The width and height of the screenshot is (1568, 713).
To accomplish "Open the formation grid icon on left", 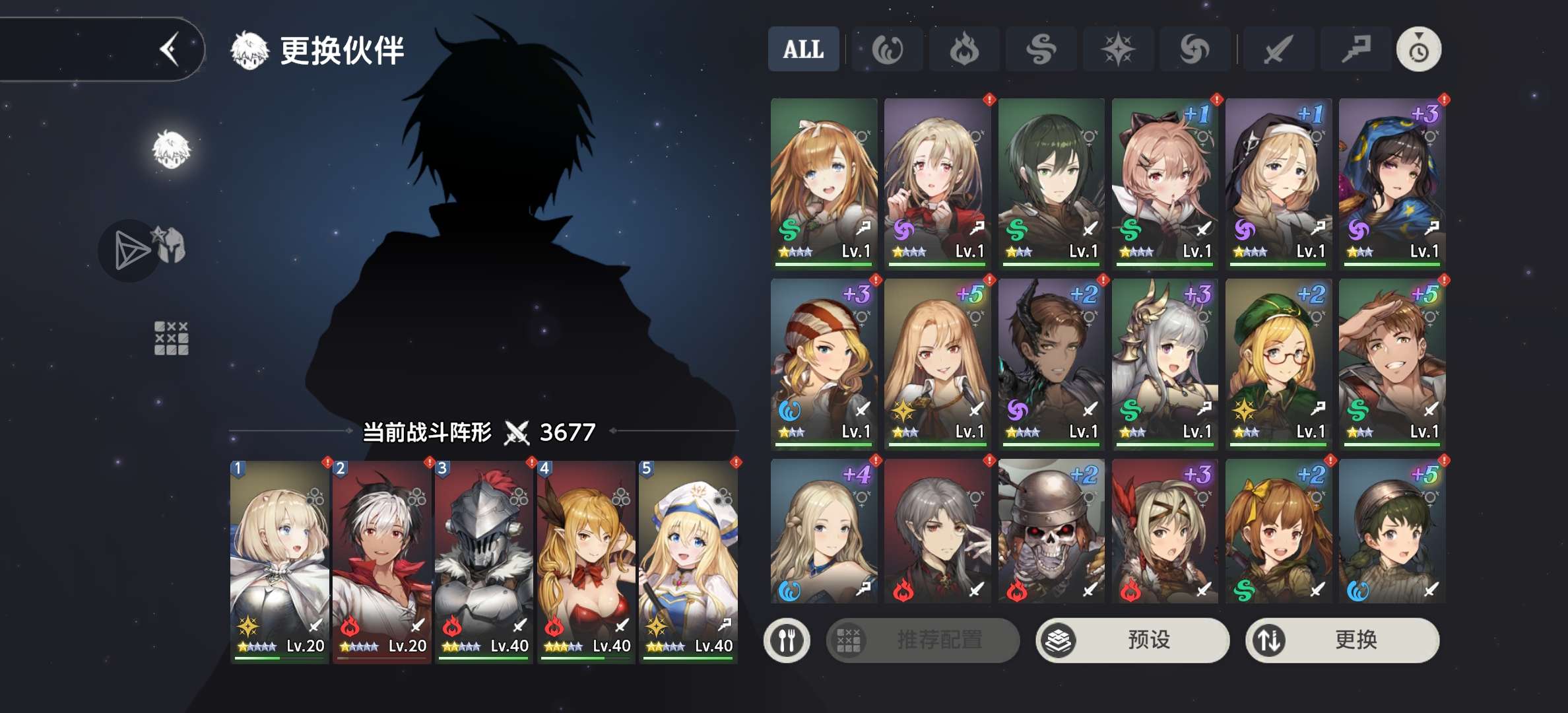I will (x=171, y=339).
